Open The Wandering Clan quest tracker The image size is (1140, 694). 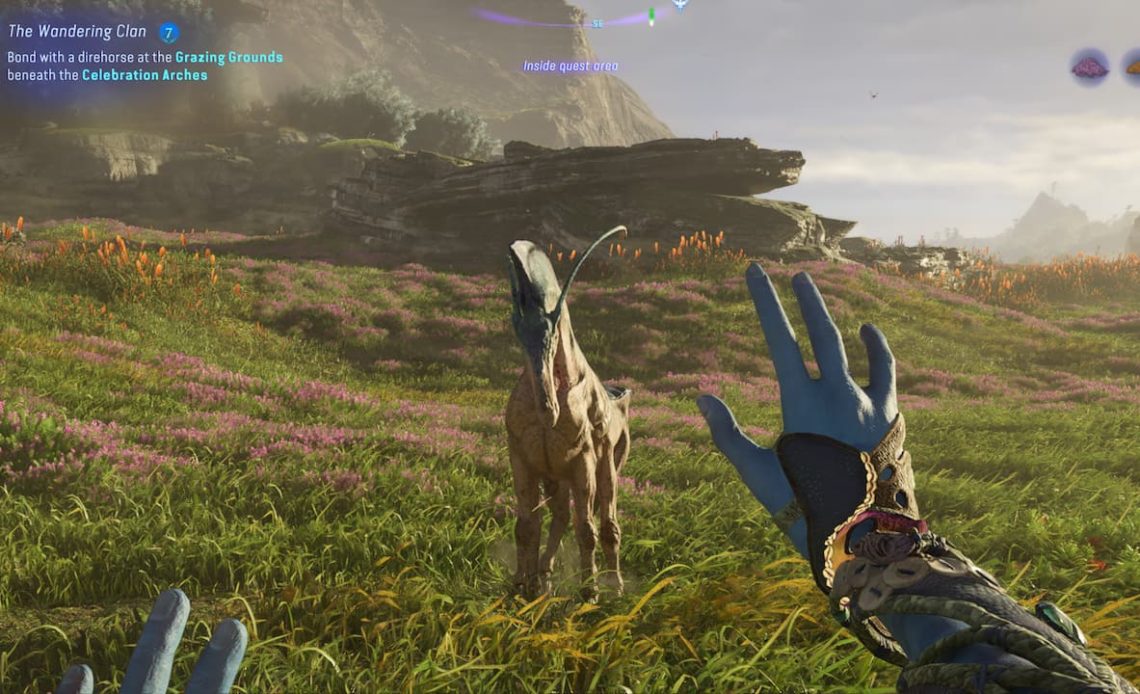pyautogui.click(x=77, y=32)
